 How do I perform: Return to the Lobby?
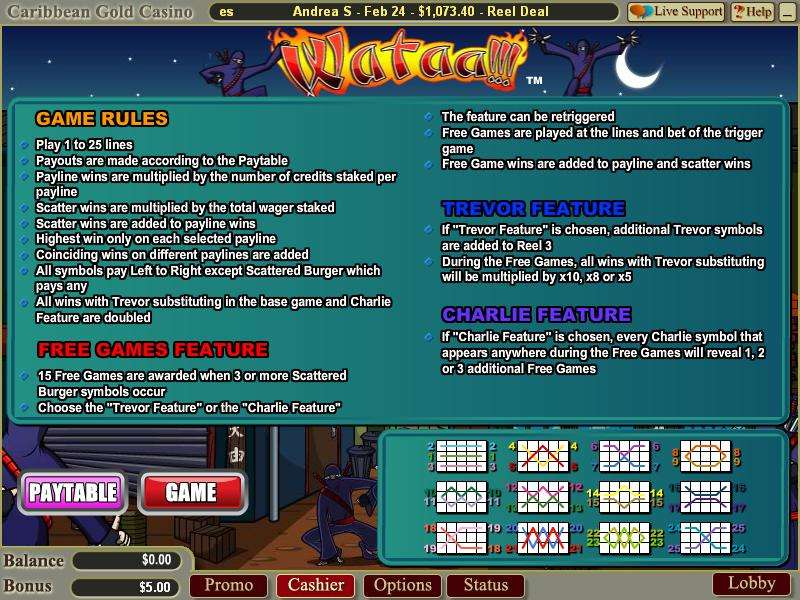[x=750, y=584]
